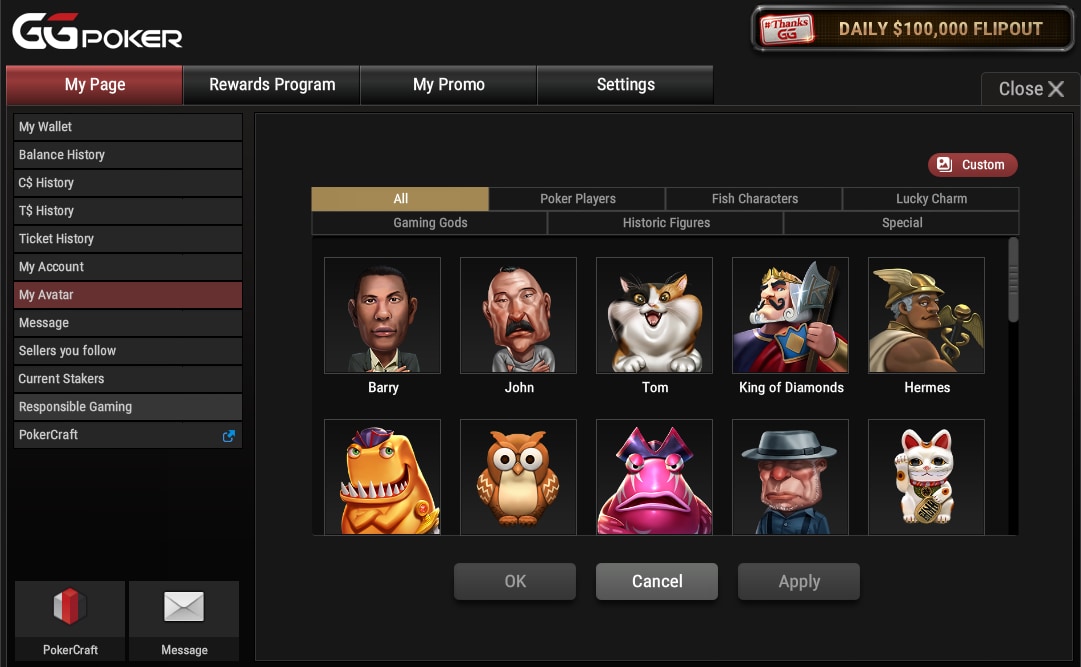Open My Wallet in the sidebar

[128, 127]
